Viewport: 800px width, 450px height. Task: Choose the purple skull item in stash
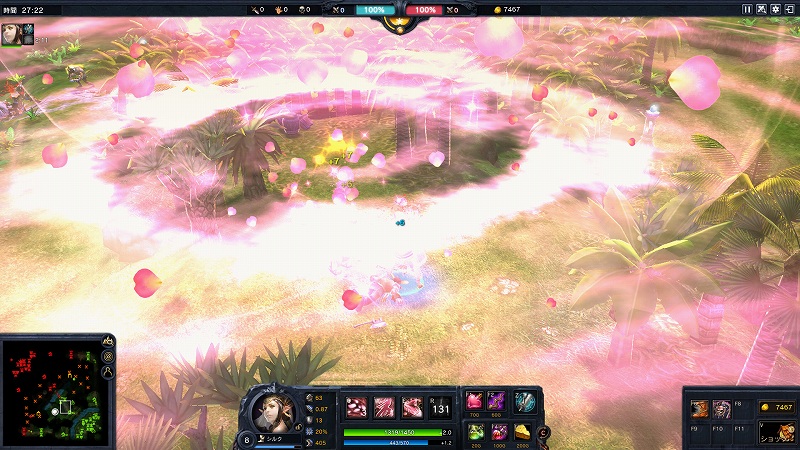pos(721,407)
